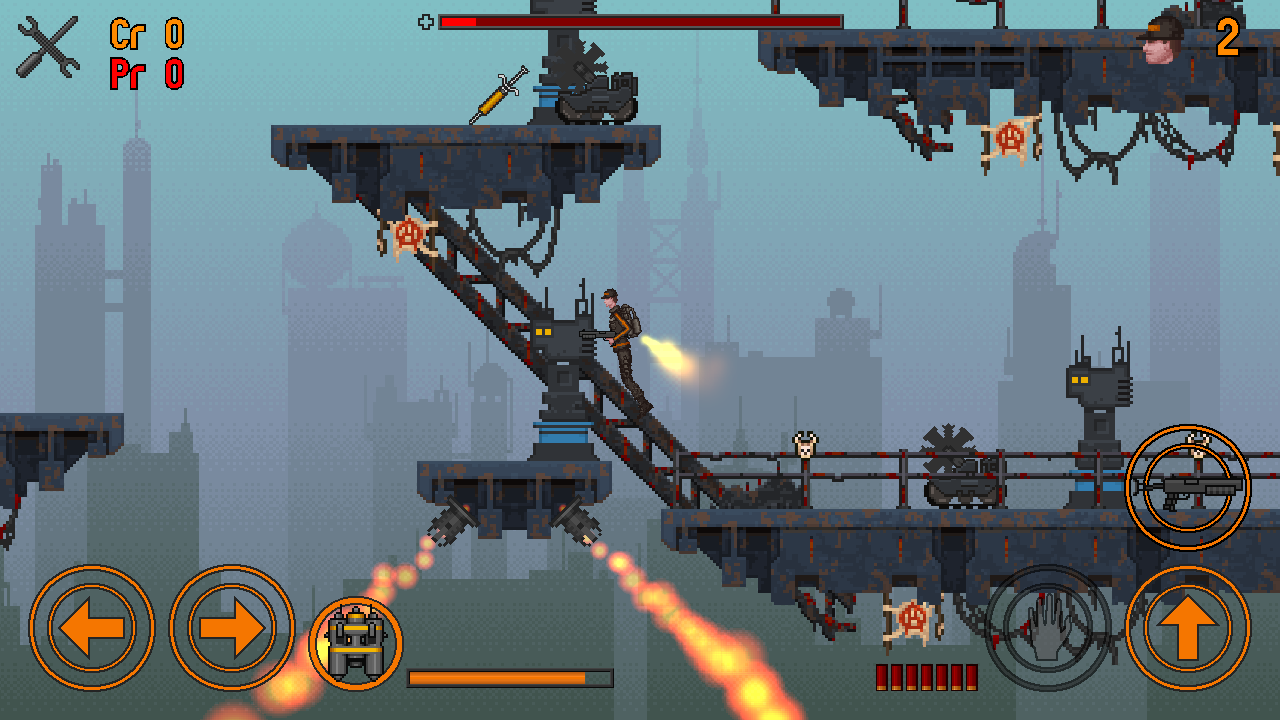The width and height of the screenshot is (1280, 720).
Task: Click the syringe pickup on the upper platform
Action: pos(497,95)
